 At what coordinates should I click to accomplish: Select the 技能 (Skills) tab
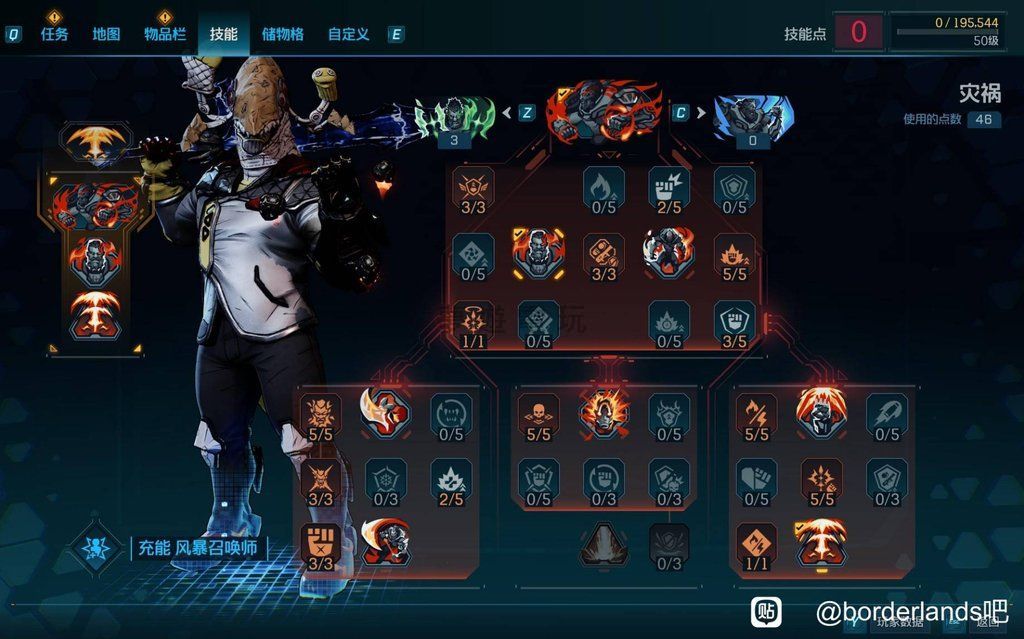click(x=223, y=34)
